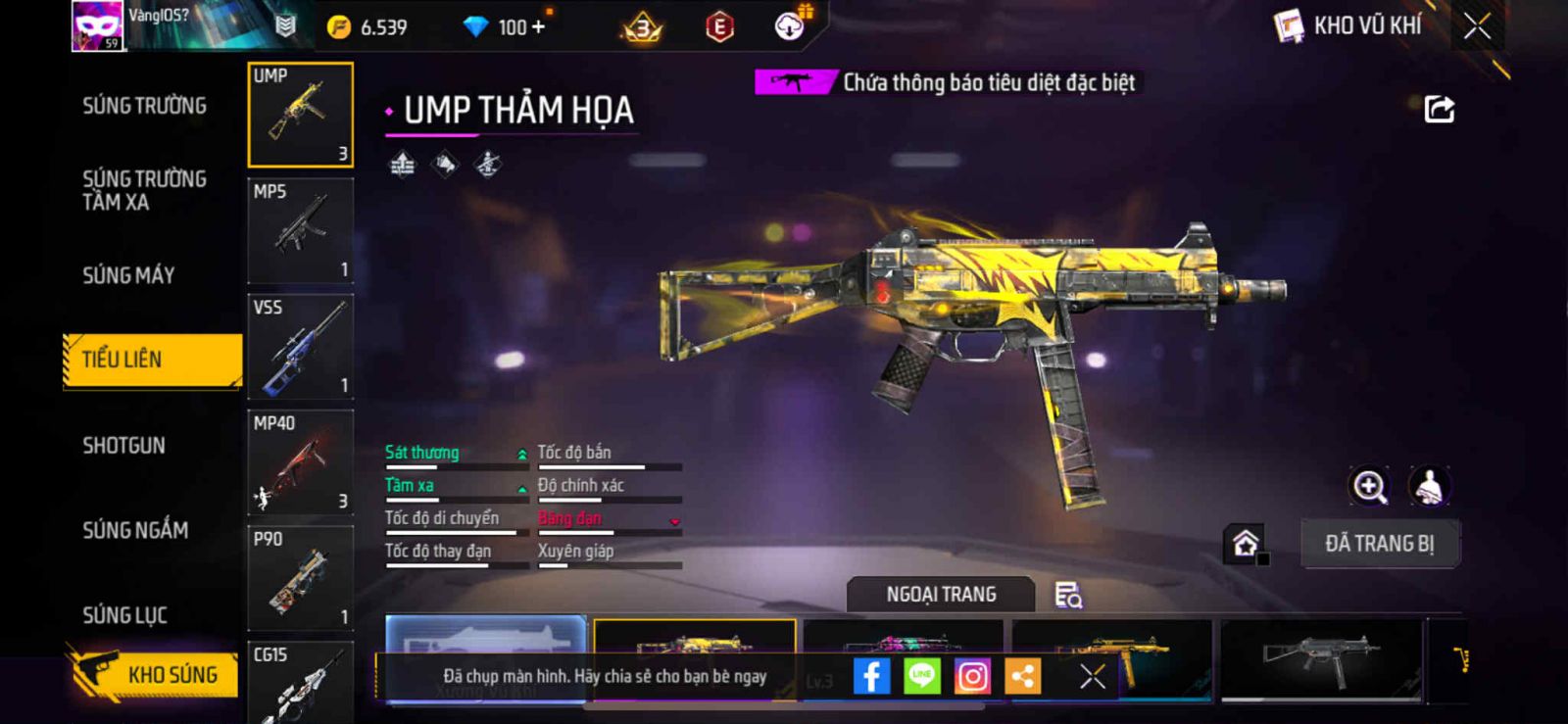Choose the VSS weapon thumbnail
This screenshot has height=724, width=1568.
[x=300, y=347]
